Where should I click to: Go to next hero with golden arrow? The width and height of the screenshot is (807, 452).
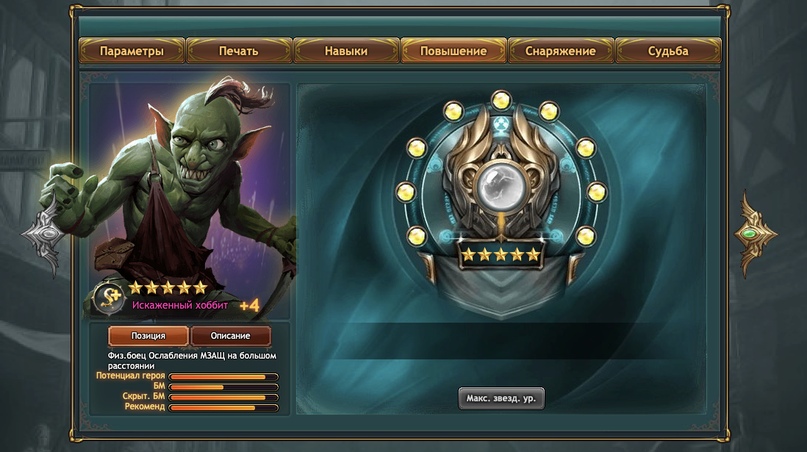click(x=757, y=233)
